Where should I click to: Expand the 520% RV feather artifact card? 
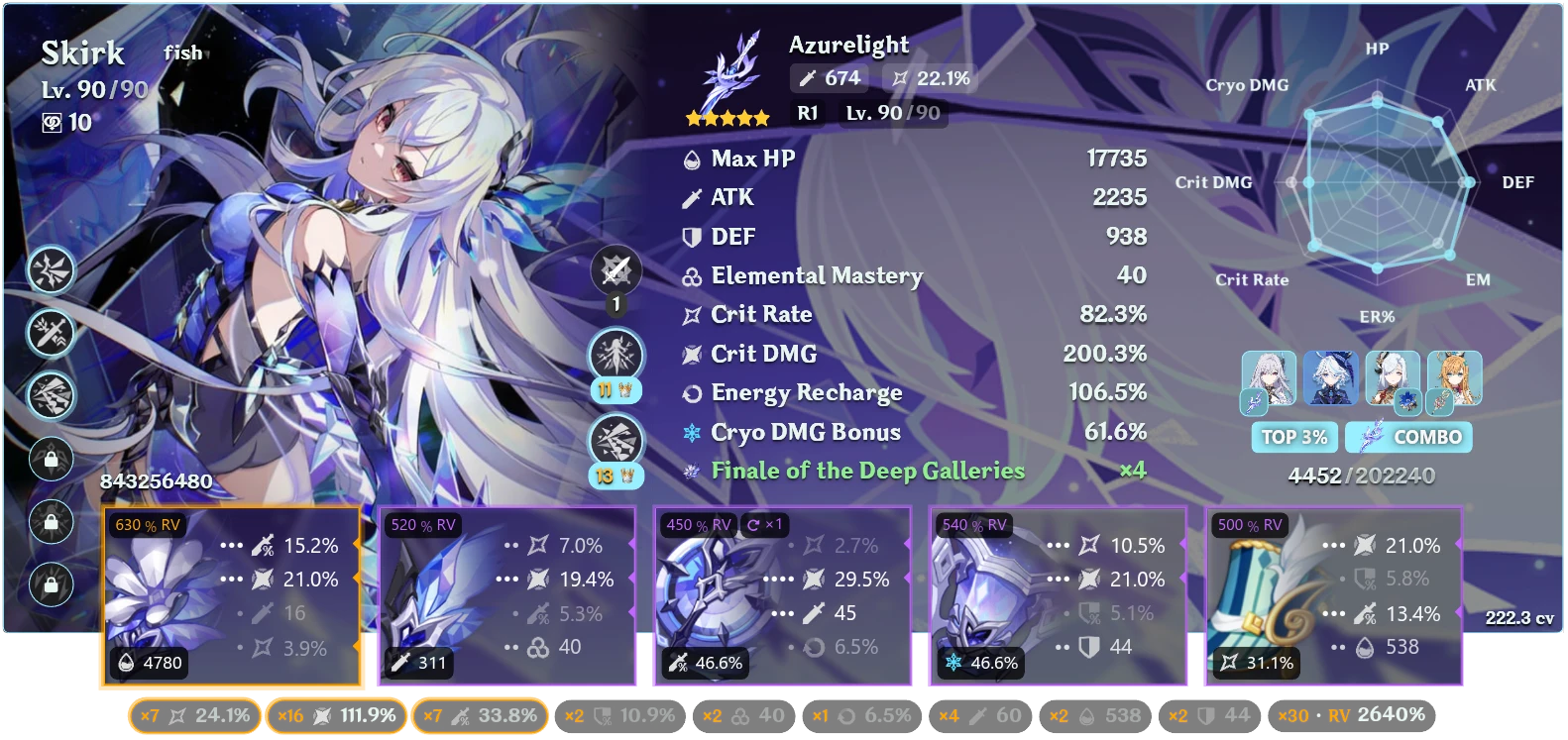pos(508,596)
